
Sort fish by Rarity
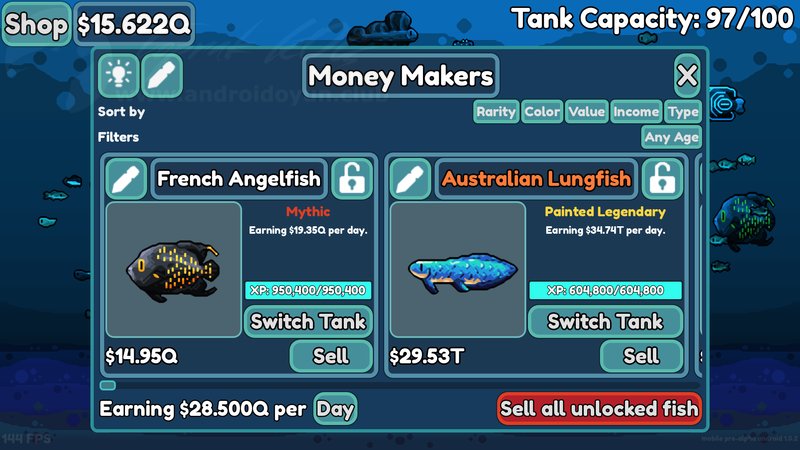tap(496, 112)
